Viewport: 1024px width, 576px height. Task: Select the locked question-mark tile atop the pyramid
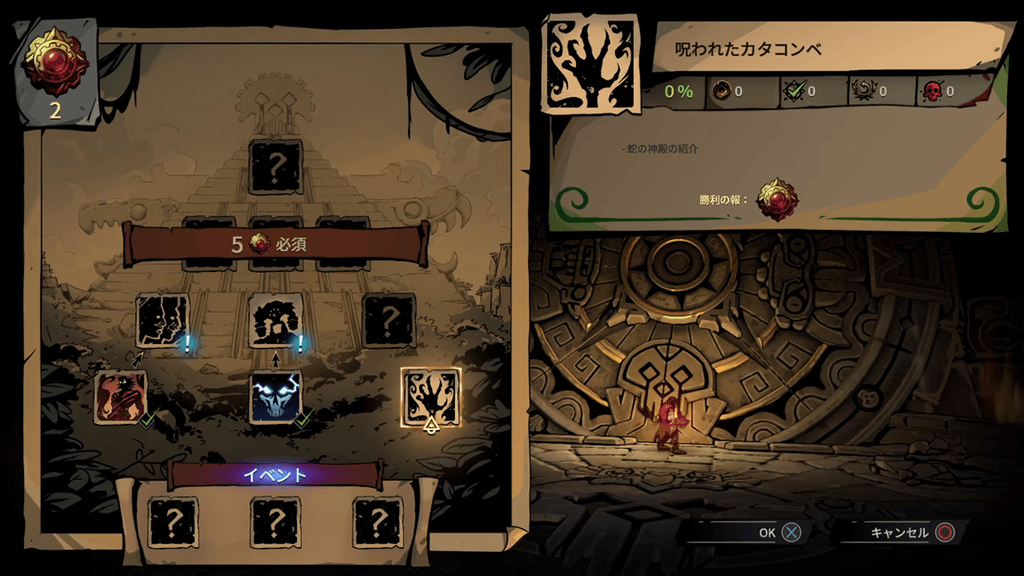point(275,167)
